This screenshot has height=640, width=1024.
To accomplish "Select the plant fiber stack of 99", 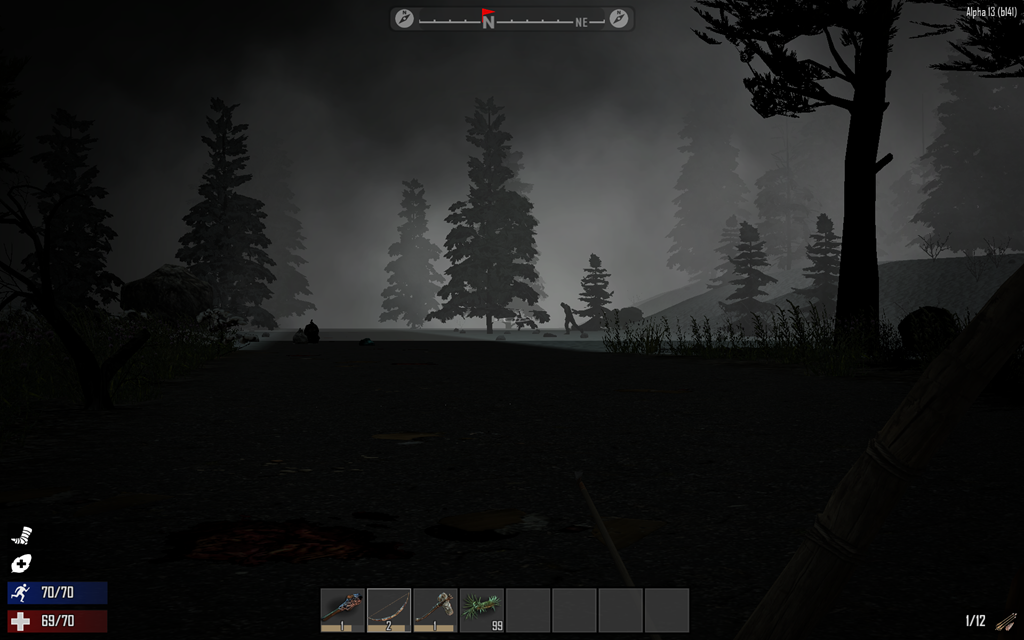I will pos(481,609).
